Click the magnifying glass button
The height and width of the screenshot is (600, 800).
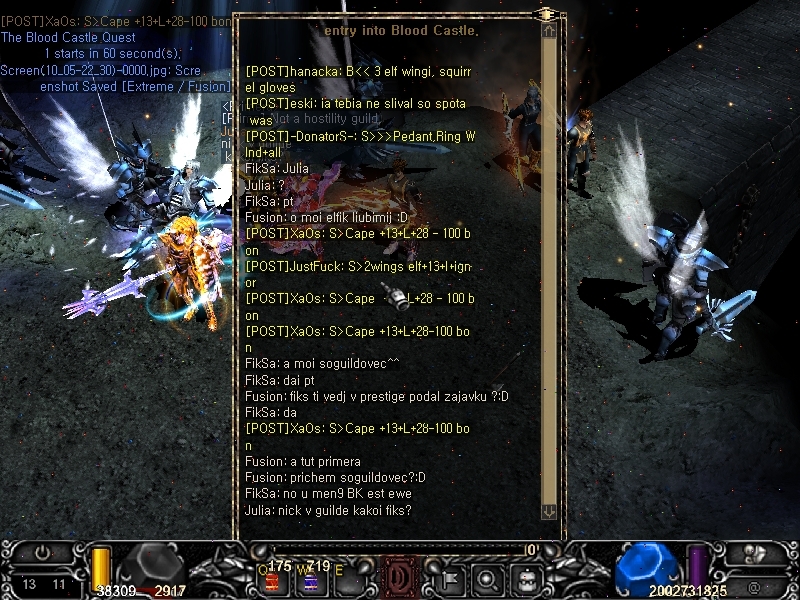point(489,577)
